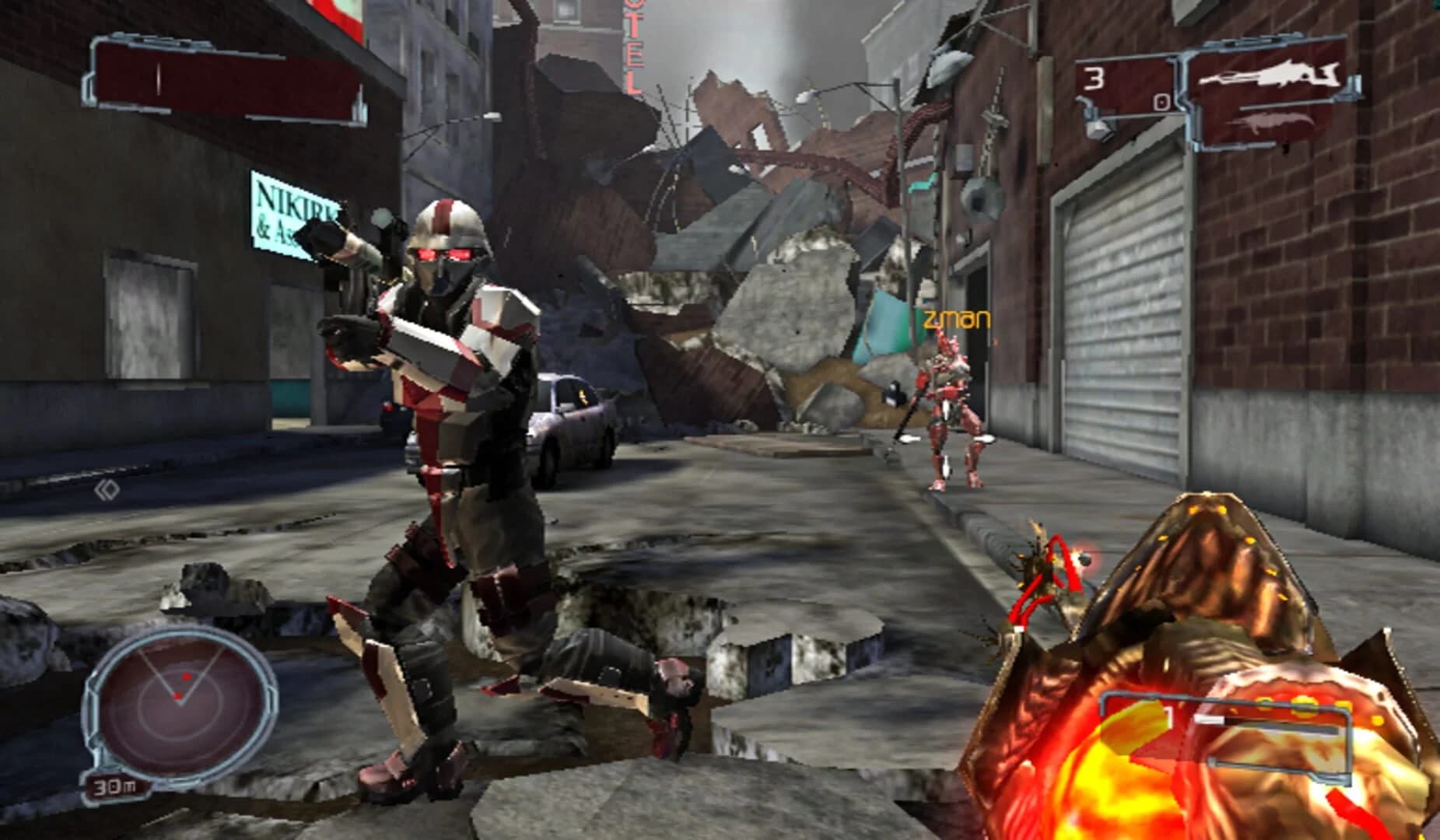
Task: Select the red enemy blip on the radar
Action: coord(187,676)
